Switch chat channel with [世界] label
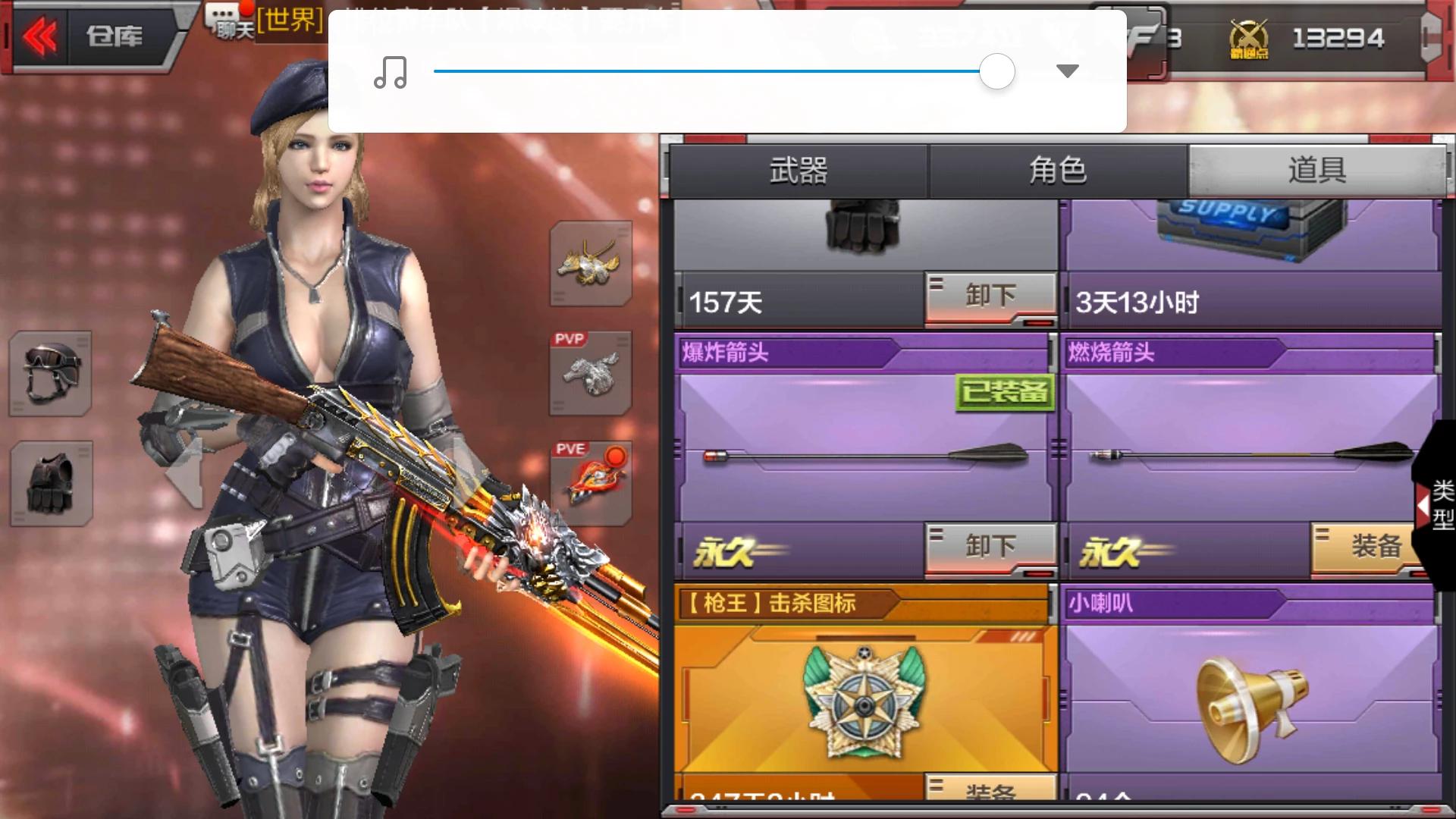Image resolution: width=1456 pixels, height=819 pixels. (x=290, y=23)
